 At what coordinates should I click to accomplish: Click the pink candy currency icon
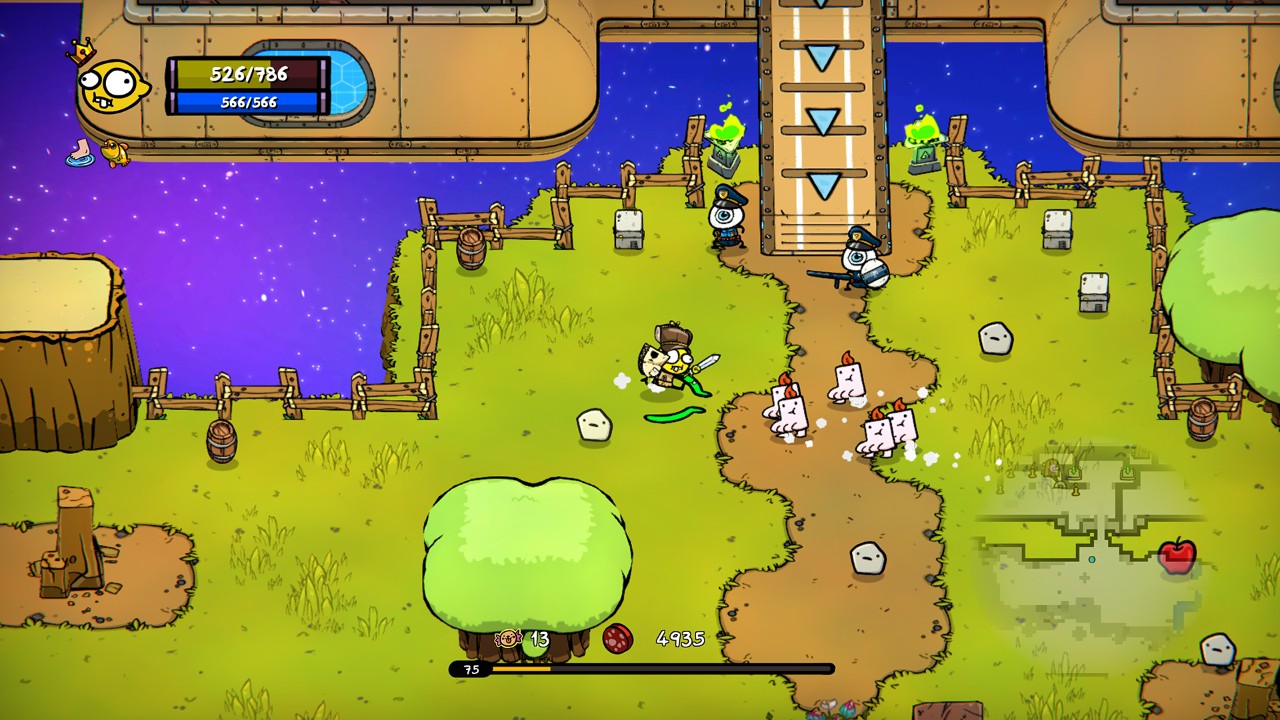(509, 638)
